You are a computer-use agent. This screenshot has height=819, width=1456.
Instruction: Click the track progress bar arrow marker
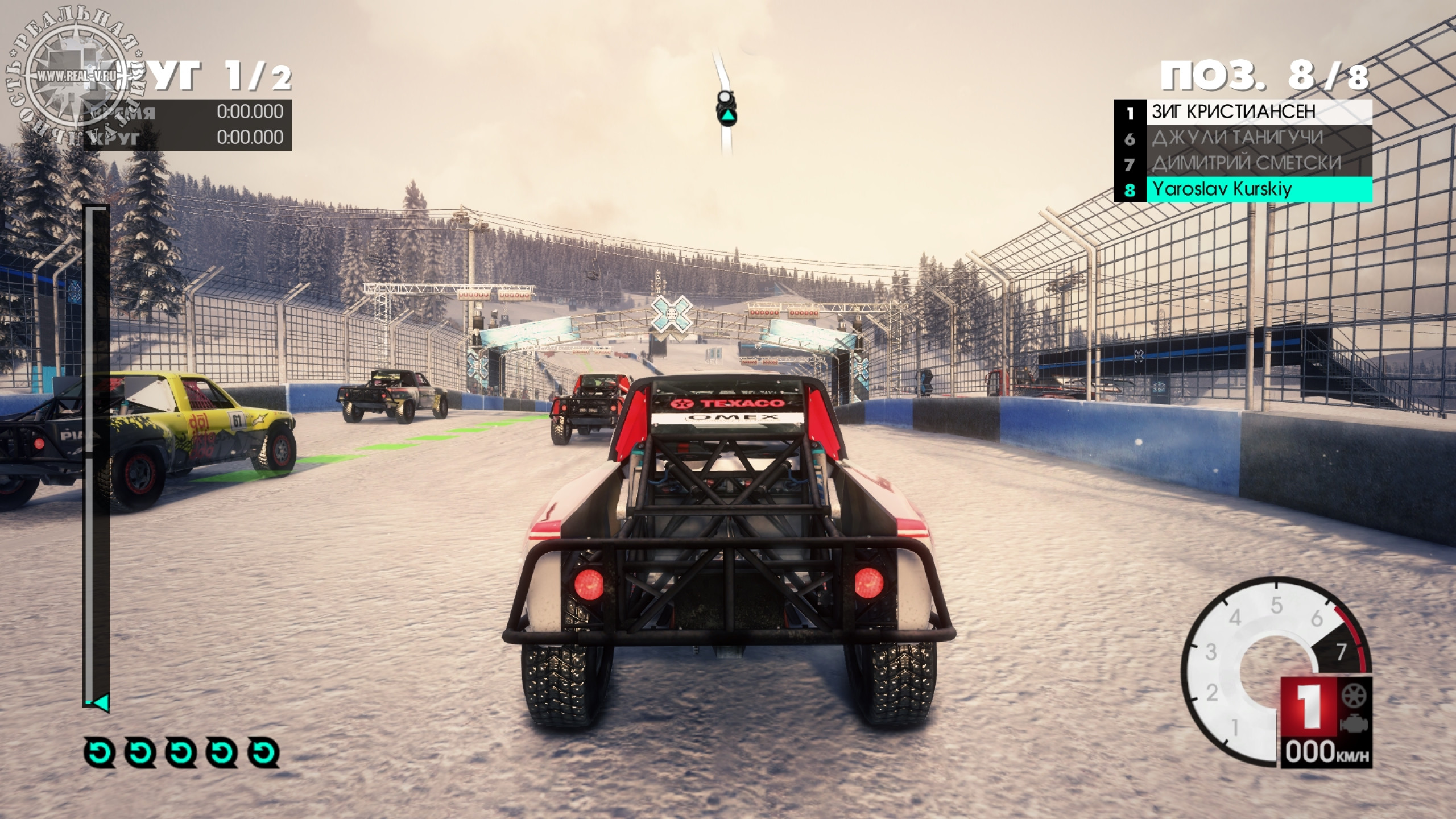101,703
